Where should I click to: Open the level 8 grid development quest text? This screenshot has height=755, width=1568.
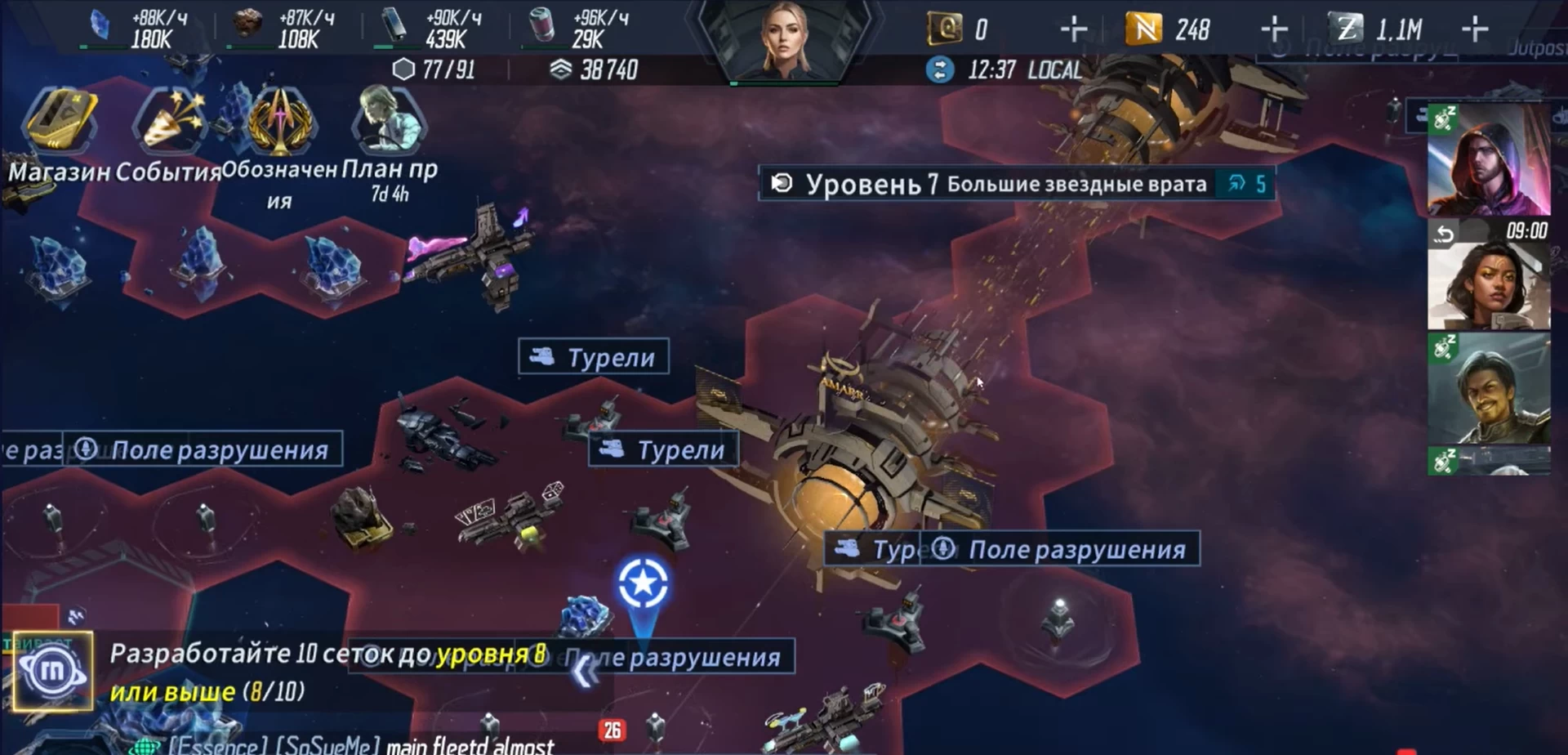pyautogui.click(x=327, y=672)
